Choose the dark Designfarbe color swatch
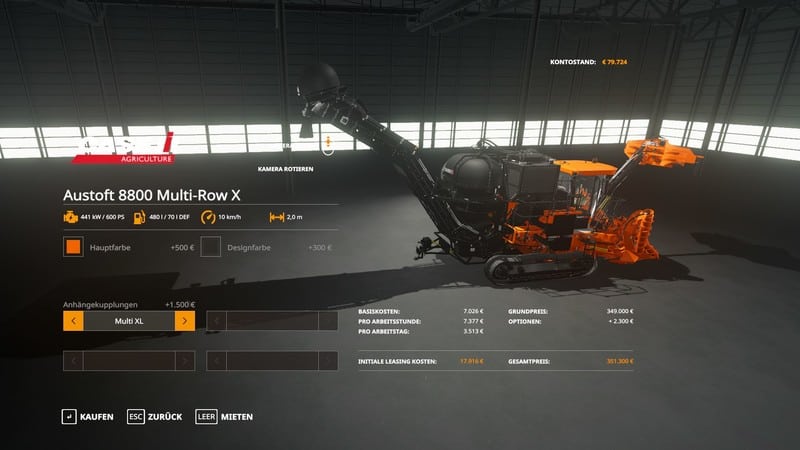The image size is (800, 450). pyautogui.click(x=211, y=247)
